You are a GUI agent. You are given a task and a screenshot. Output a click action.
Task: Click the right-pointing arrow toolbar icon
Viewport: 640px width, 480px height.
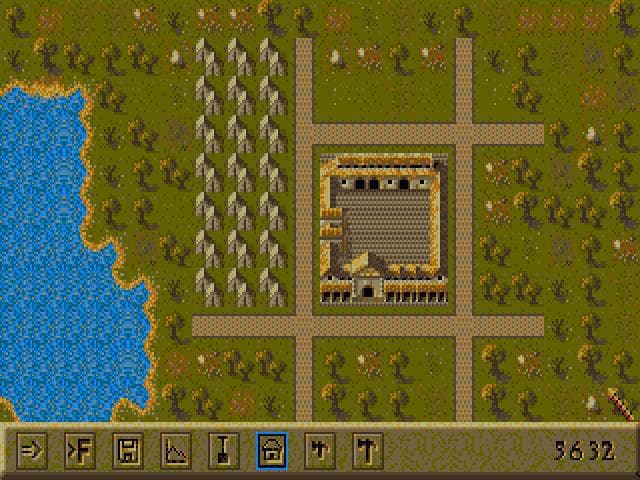[x=31, y=450]
